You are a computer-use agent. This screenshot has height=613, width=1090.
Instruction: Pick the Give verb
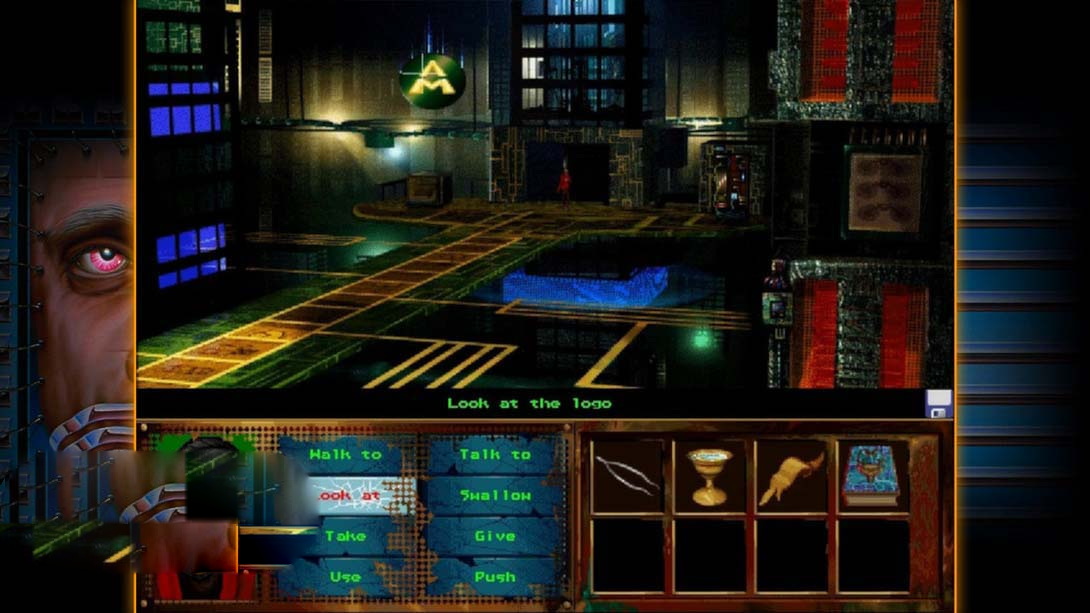click(x=494, y=536)
